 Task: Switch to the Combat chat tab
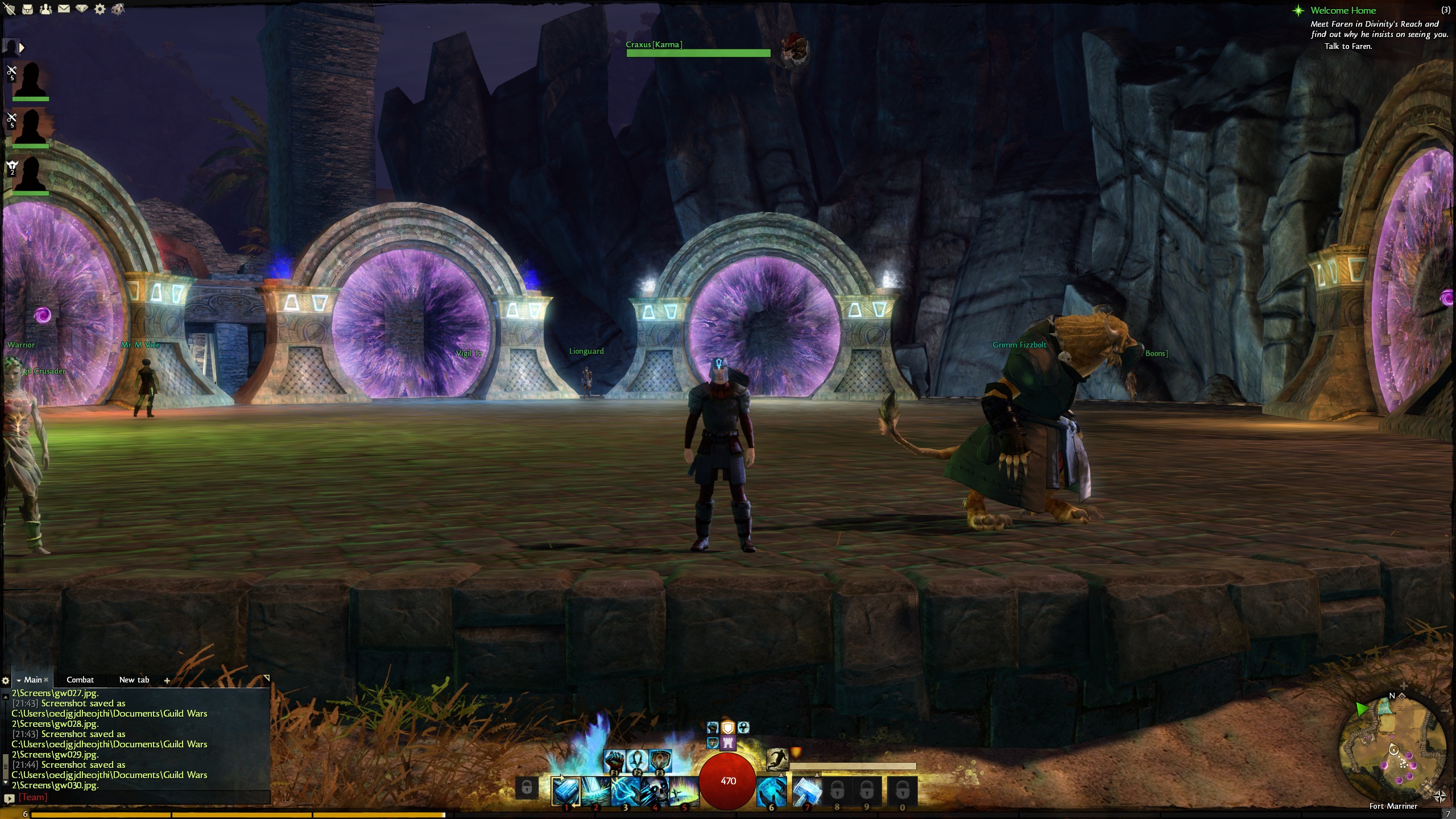[x=80, y=680]
